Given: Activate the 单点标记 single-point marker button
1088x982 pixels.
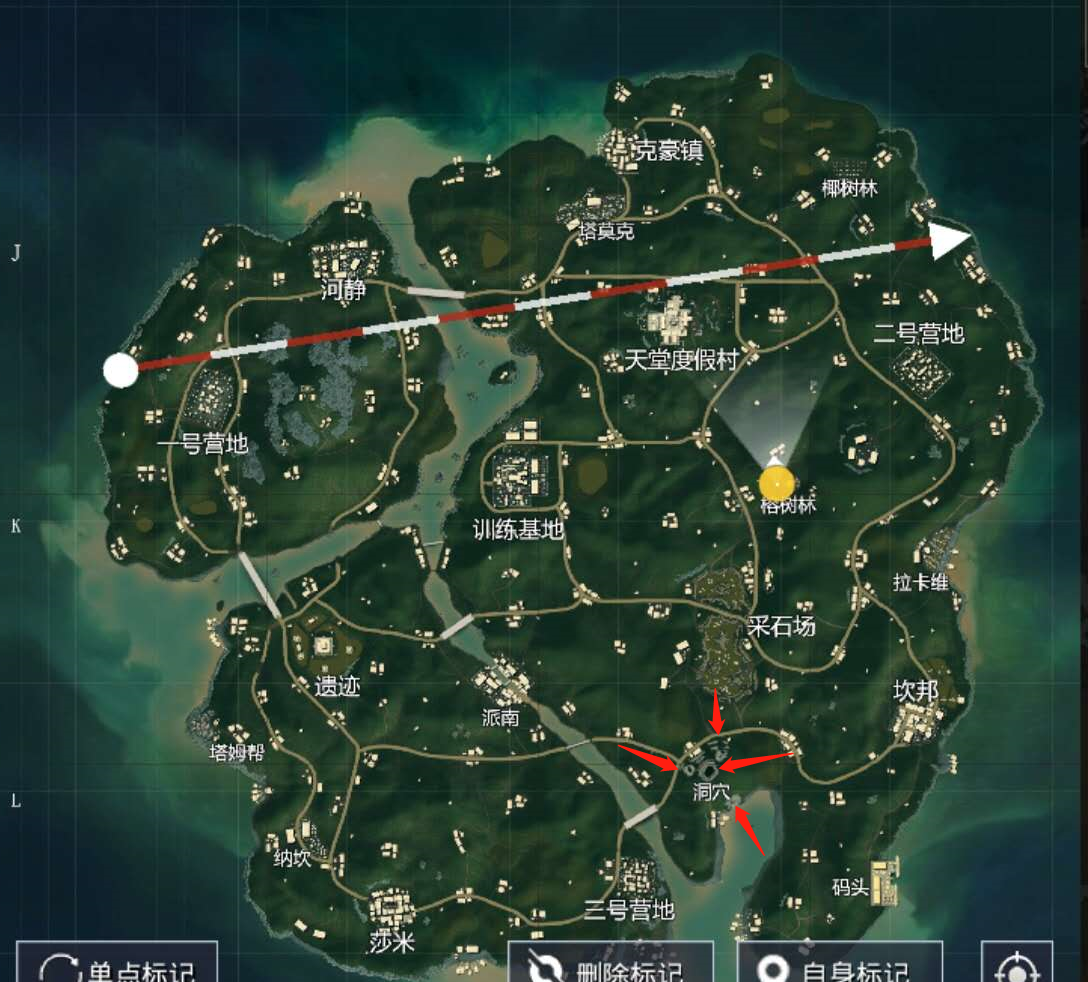Looking at the screenshot, I should coord(116,965).
